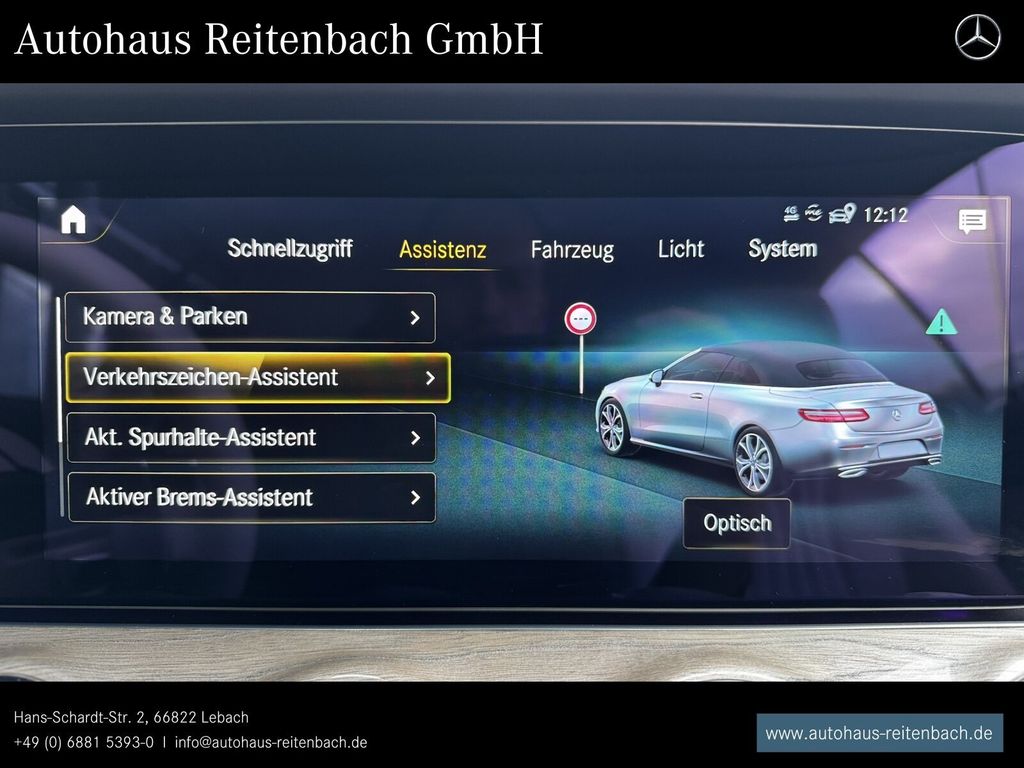Visit the www.autohaus-reitenbach.de website link

(x=879, y=733)
